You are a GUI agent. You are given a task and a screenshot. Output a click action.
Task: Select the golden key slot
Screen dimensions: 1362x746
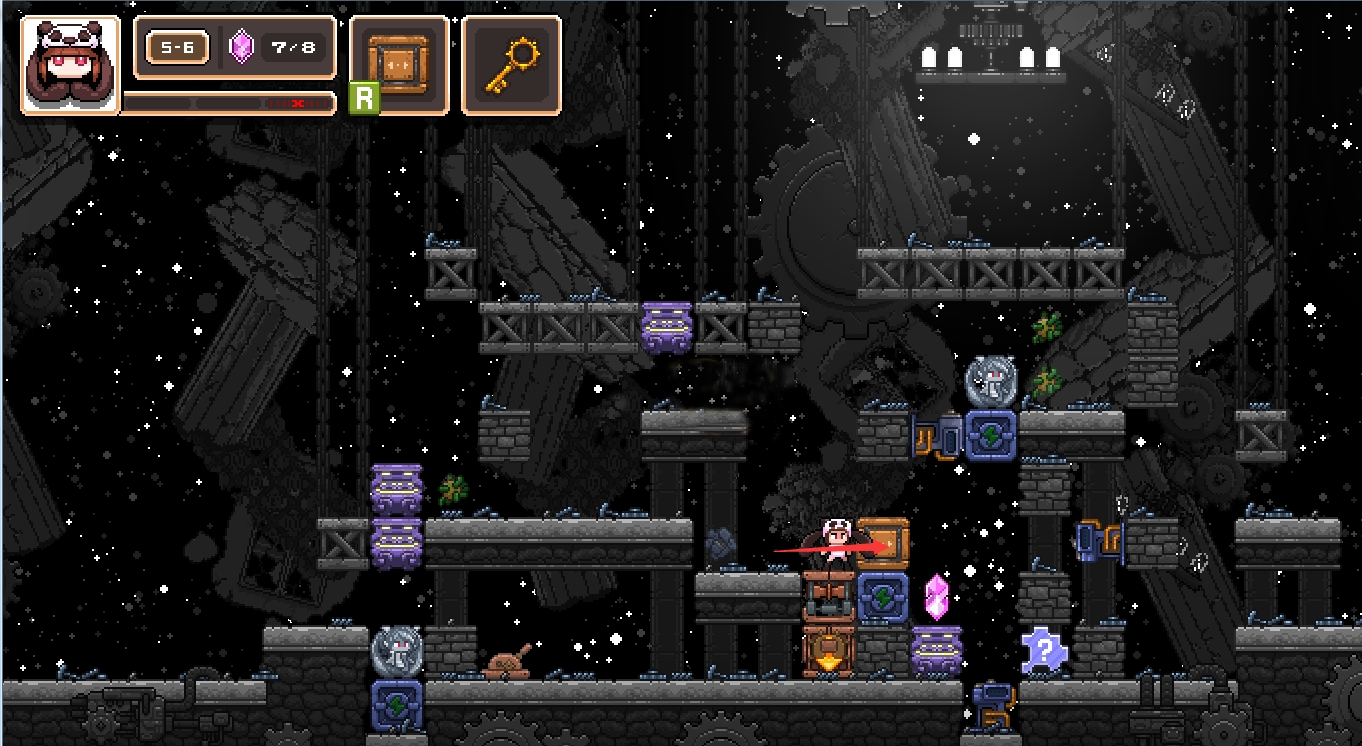511,65
